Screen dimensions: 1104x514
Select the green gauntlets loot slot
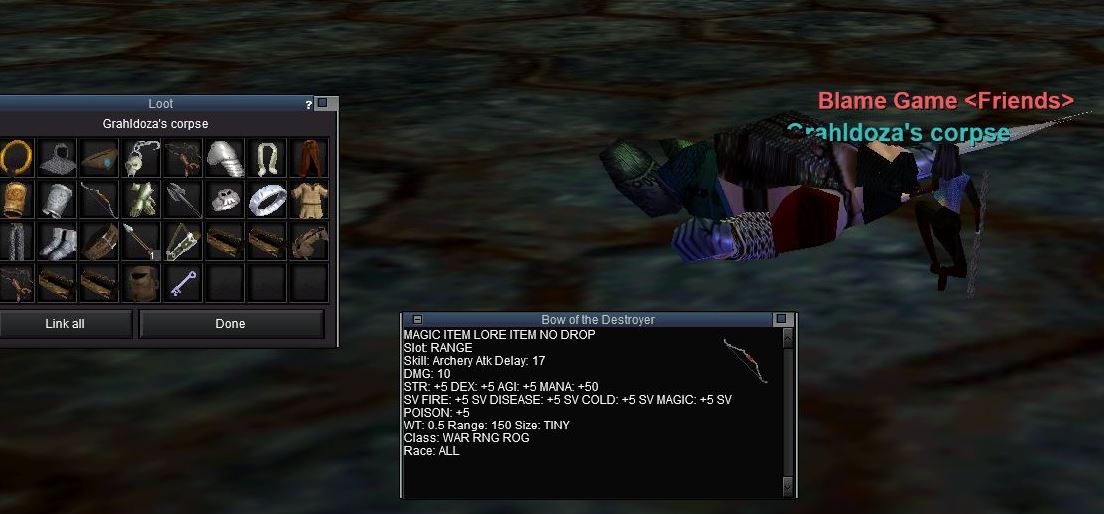(141, 199)
